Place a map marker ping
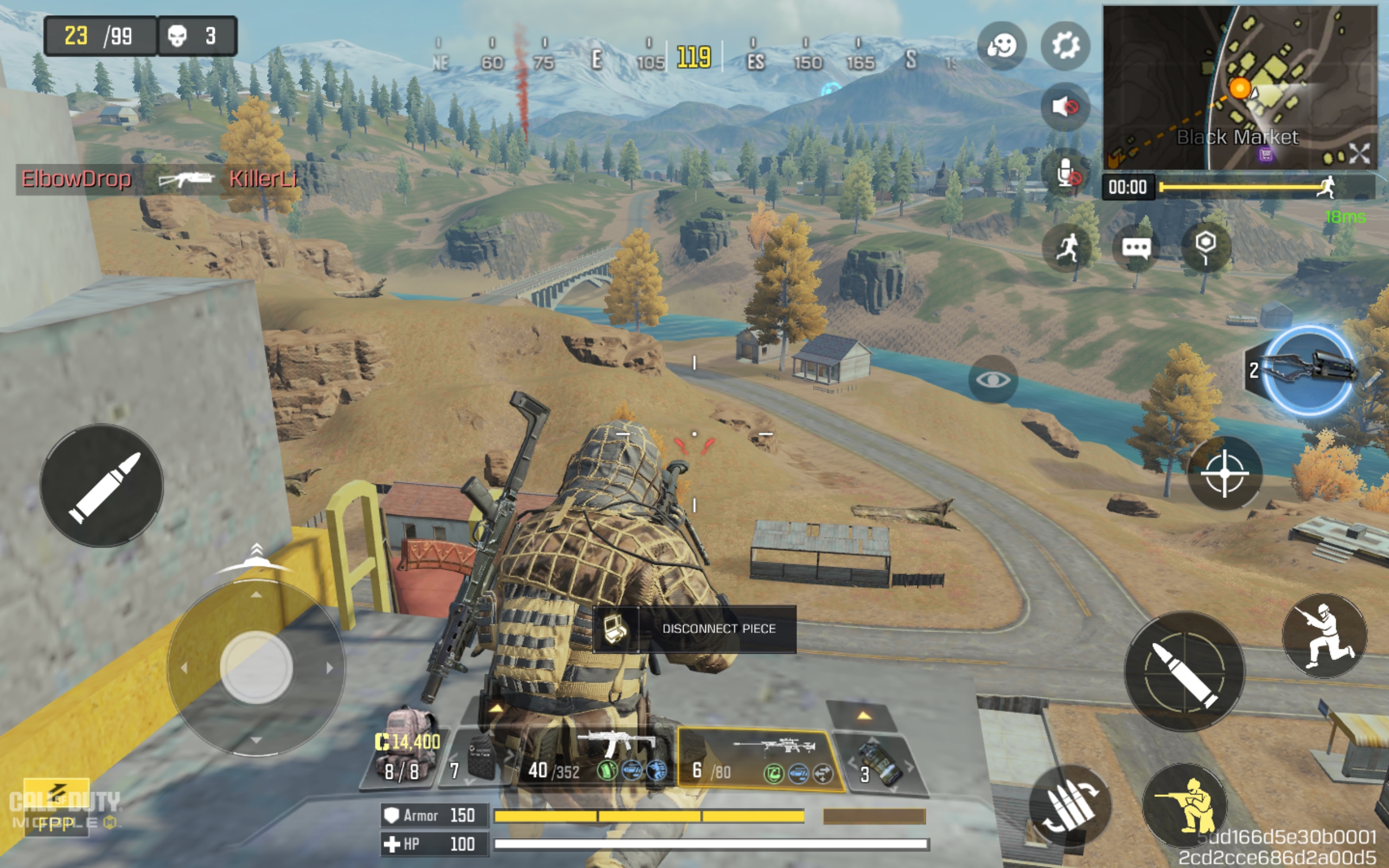1389x868 pixels. (x=1205, y=247)
